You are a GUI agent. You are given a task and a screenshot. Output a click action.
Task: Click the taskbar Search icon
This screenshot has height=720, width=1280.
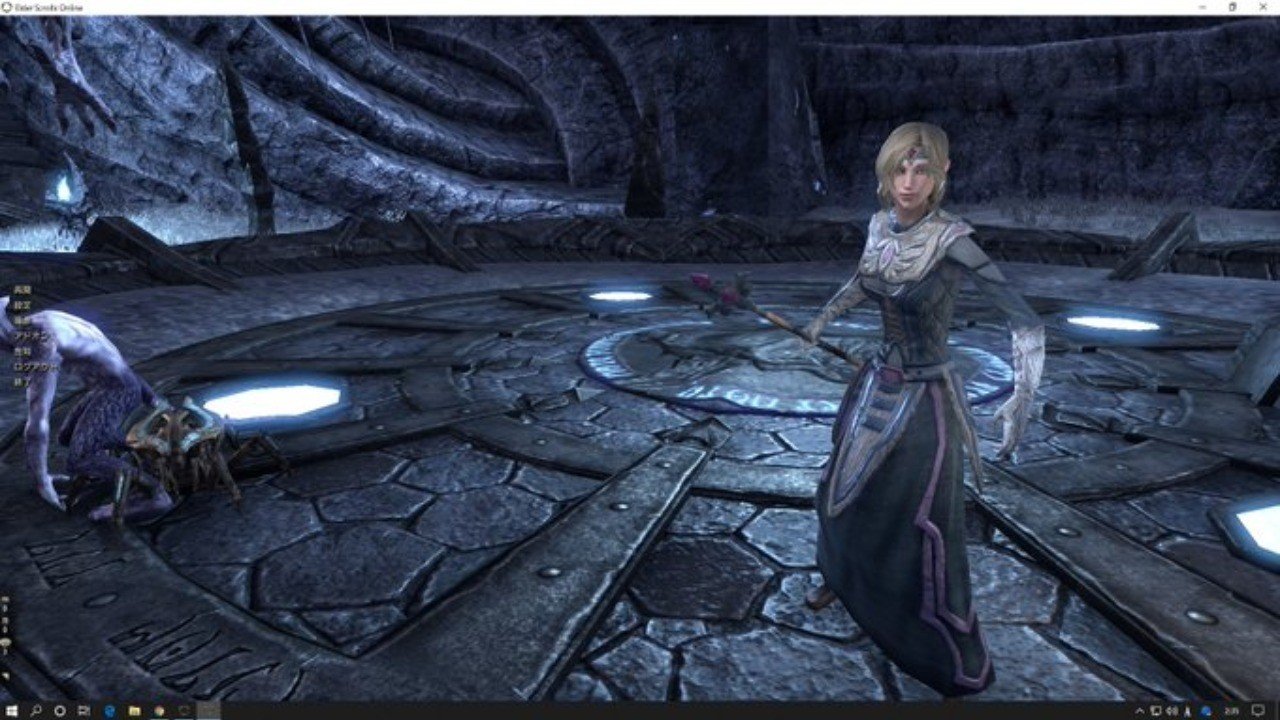35,711
